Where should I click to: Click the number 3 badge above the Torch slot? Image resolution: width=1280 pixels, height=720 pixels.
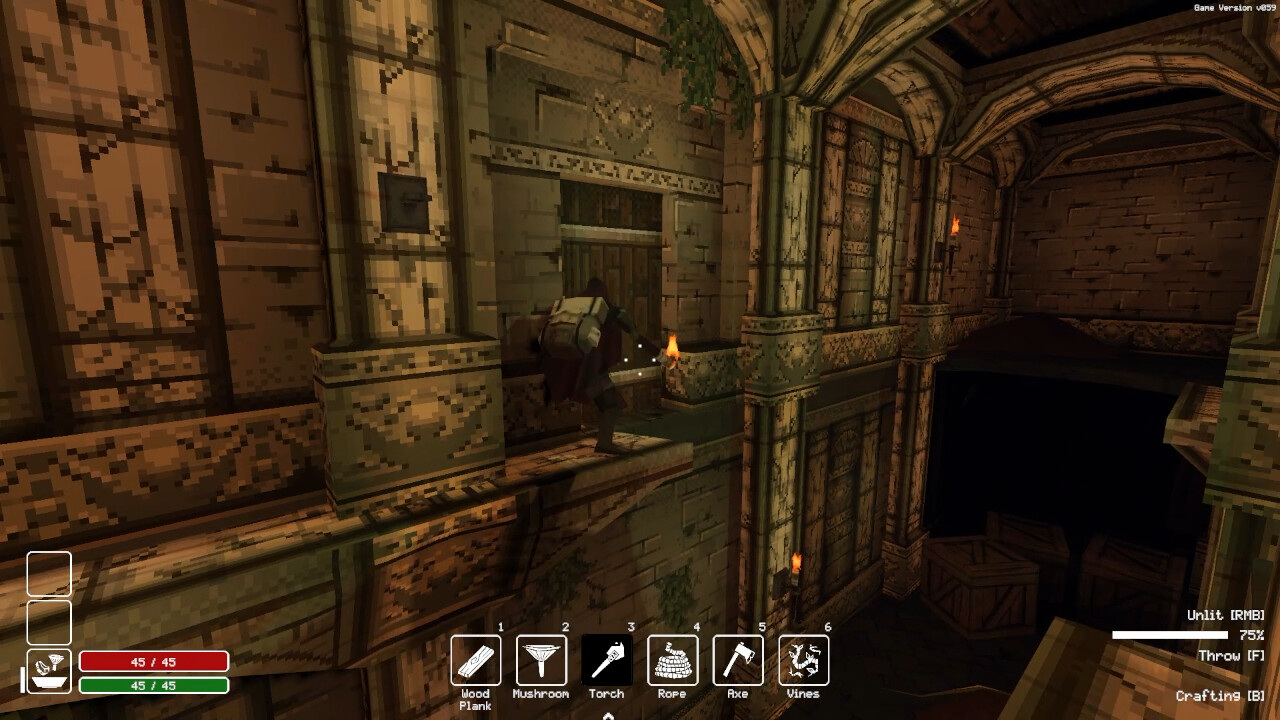coord(630,626)
